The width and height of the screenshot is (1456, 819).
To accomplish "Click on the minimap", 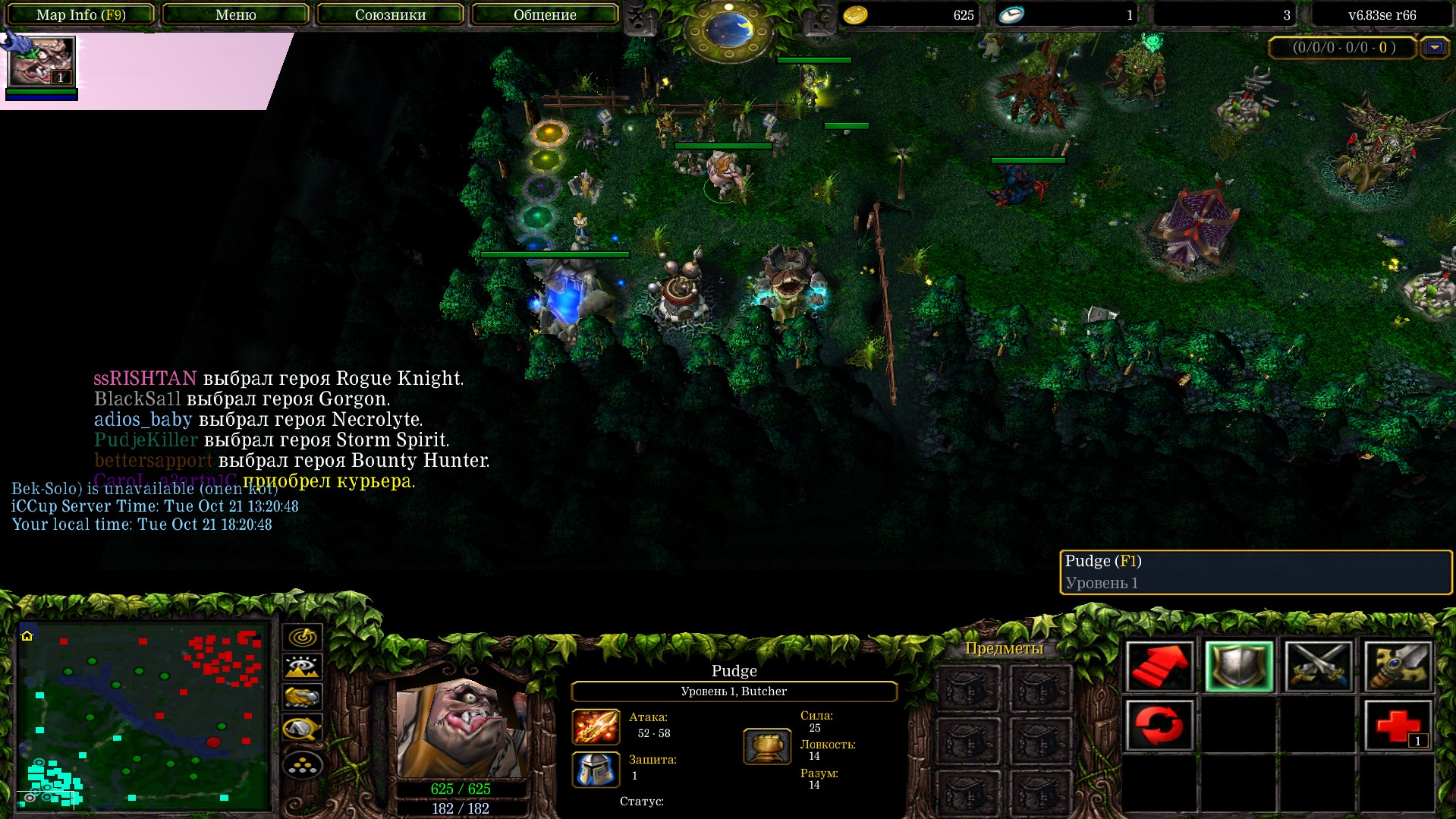I will click(x=143, y=715).
